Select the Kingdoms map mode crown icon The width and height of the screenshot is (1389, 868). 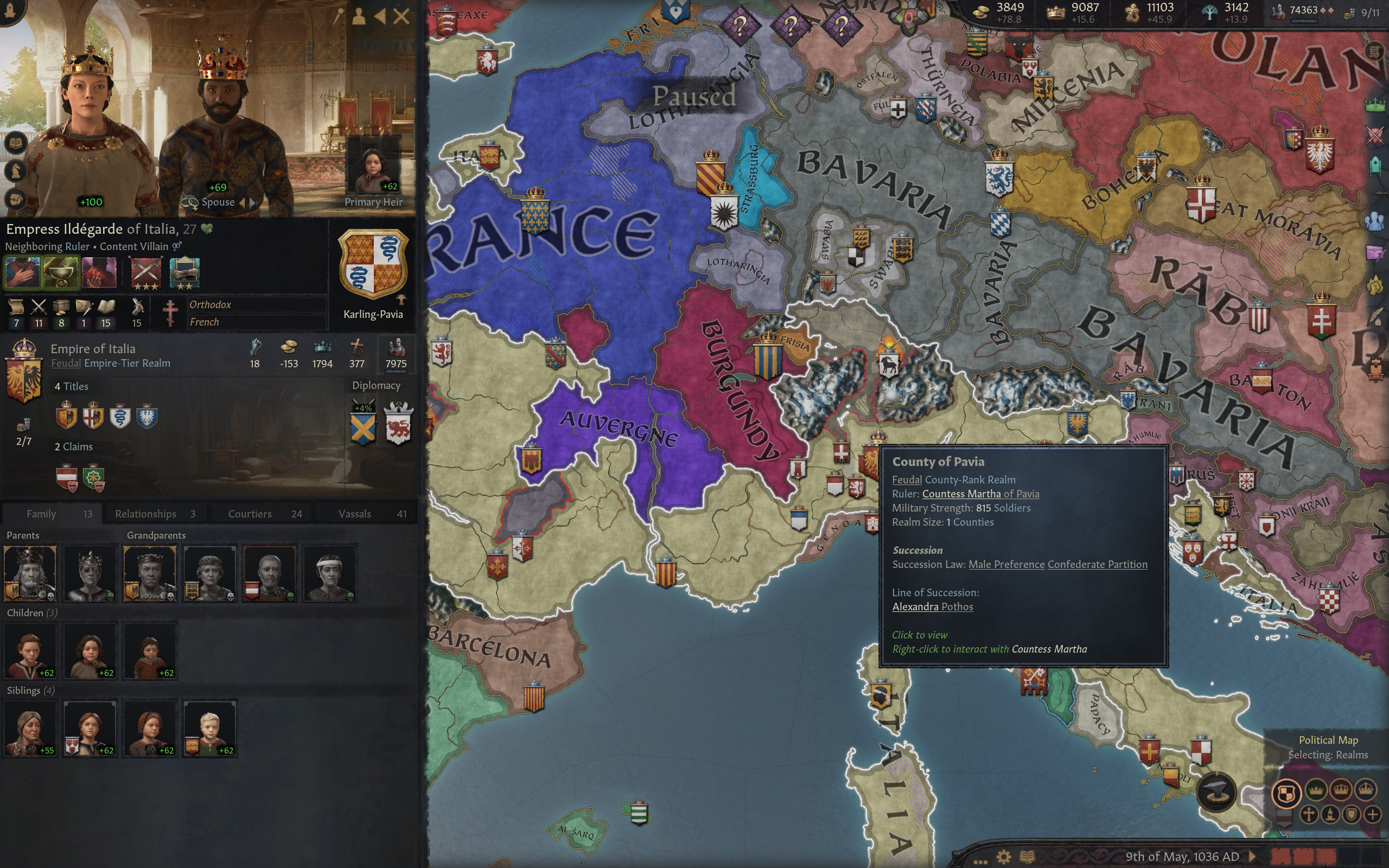pyautogui.click(x=1341, y=790)
